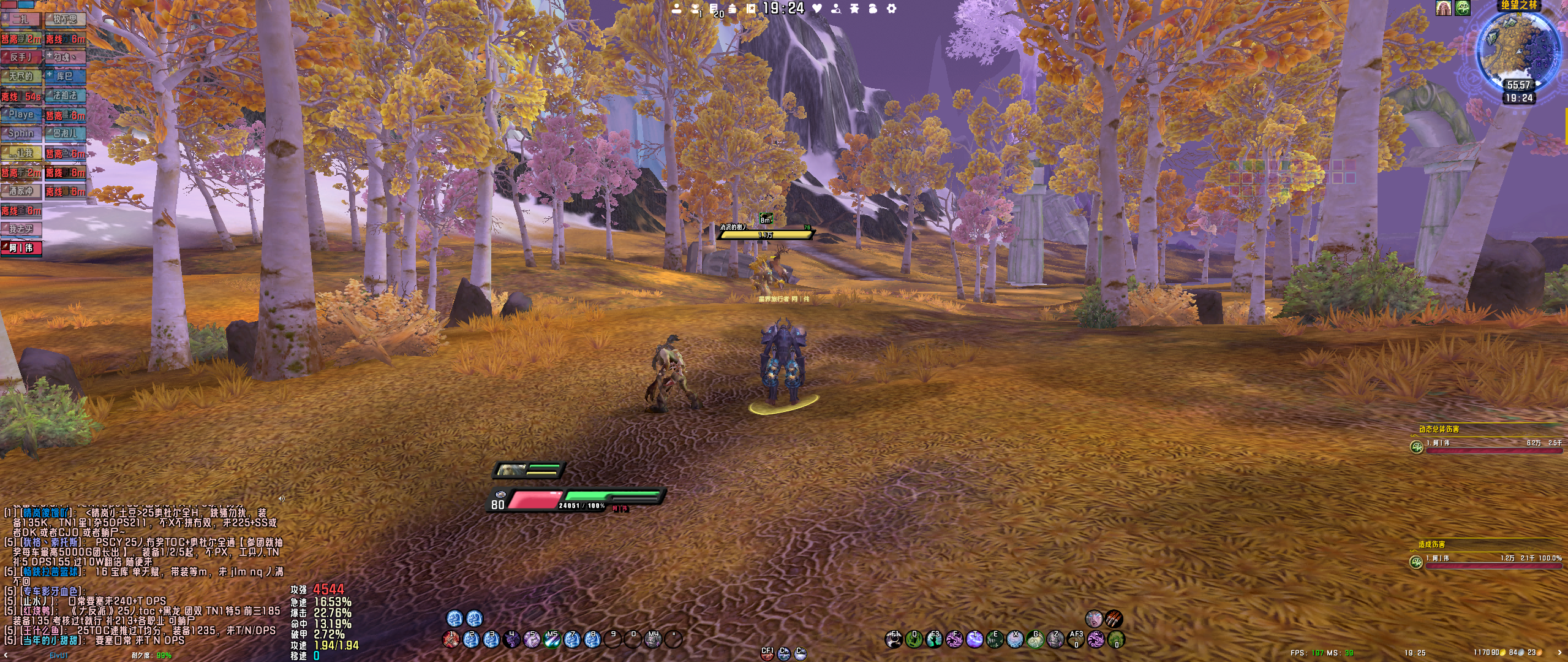Trigger the red claw slash ability
This screenshot has height=662, width=1568.
pyautogui.click(x=1114, y=619)
